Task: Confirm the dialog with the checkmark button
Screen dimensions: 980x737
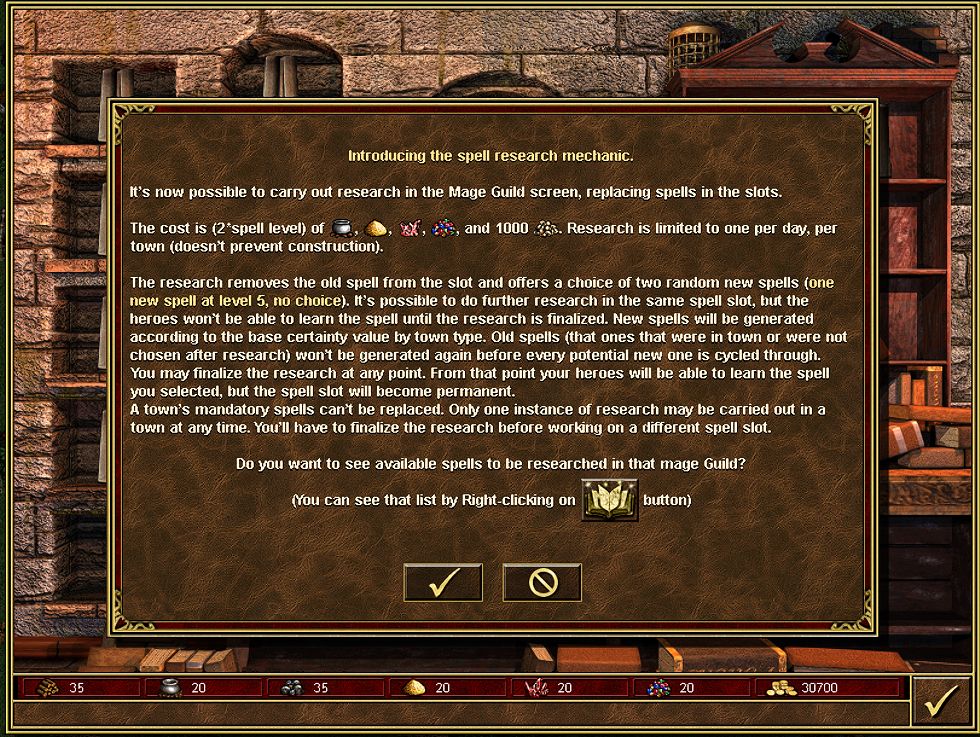Action: point(443,583)
